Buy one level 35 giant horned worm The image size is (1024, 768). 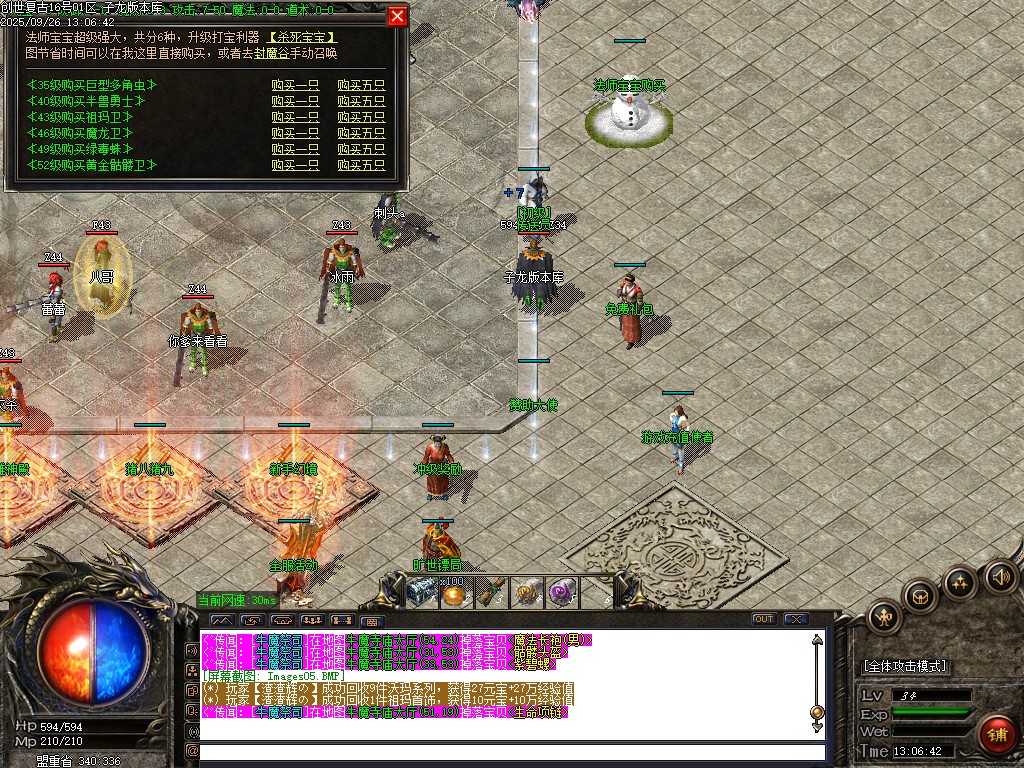295,85
